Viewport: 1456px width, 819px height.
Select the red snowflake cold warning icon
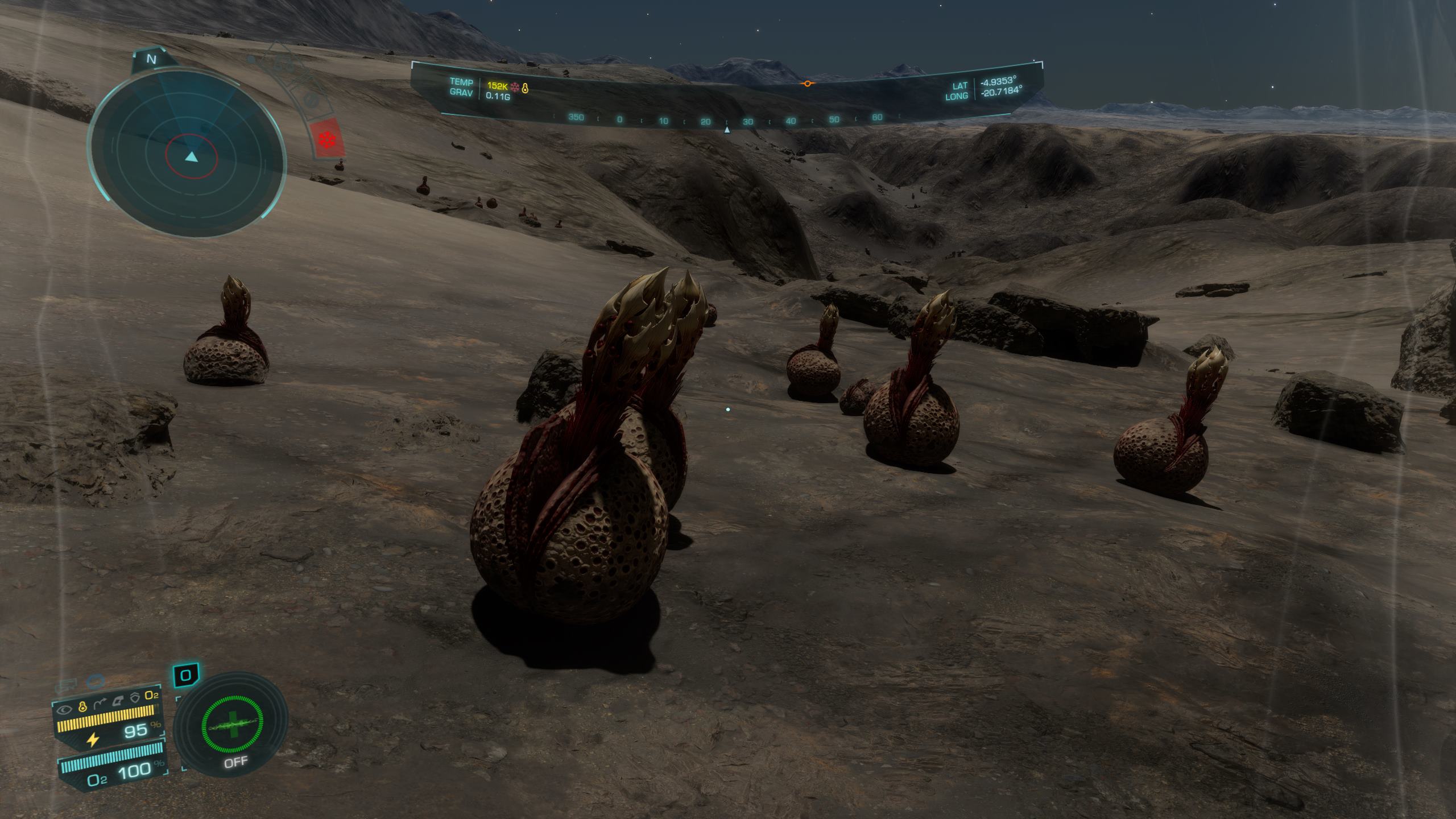327,139
